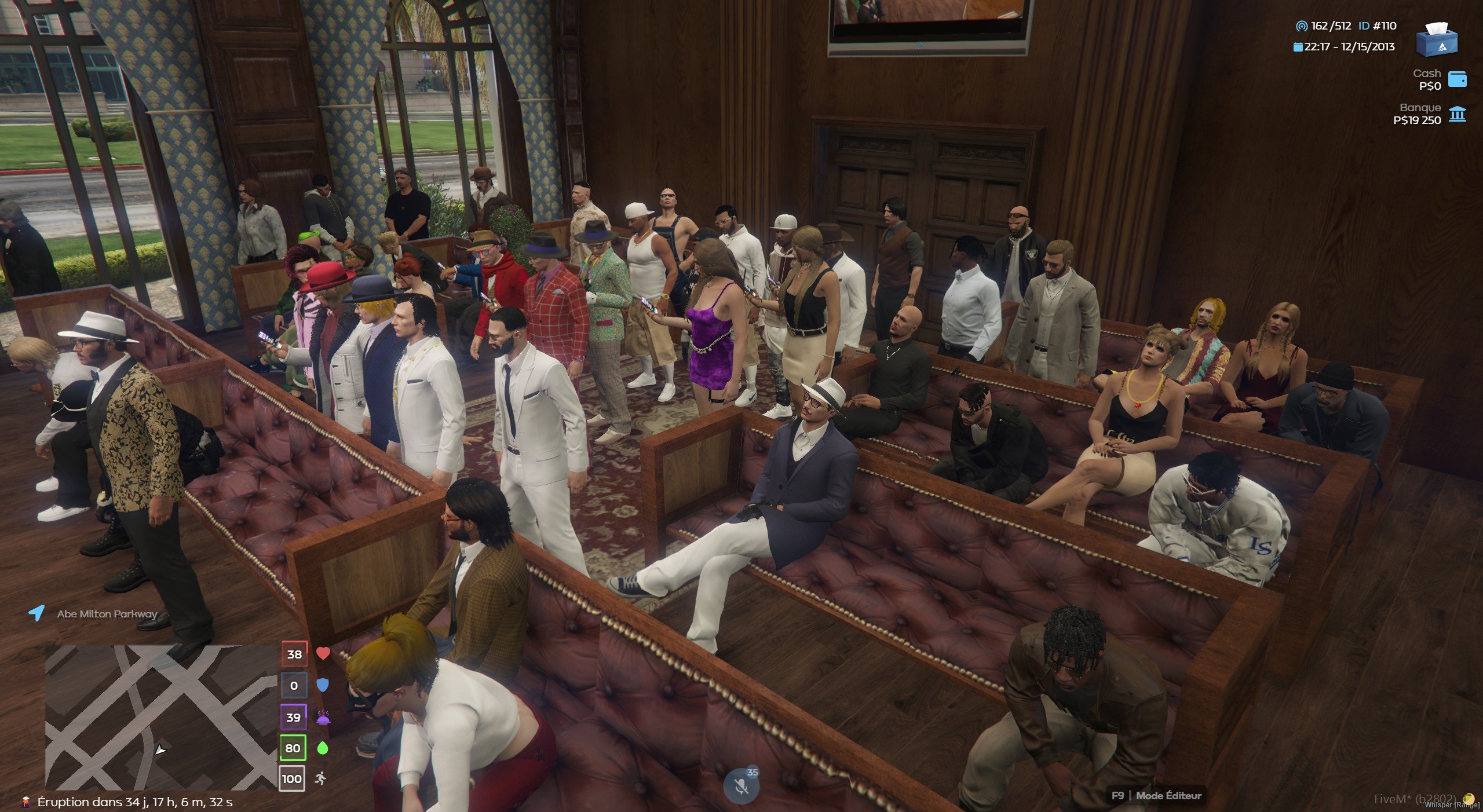Screen dimensions: 1483x812
Task: Click the street minimap
Action: point(161,717)
